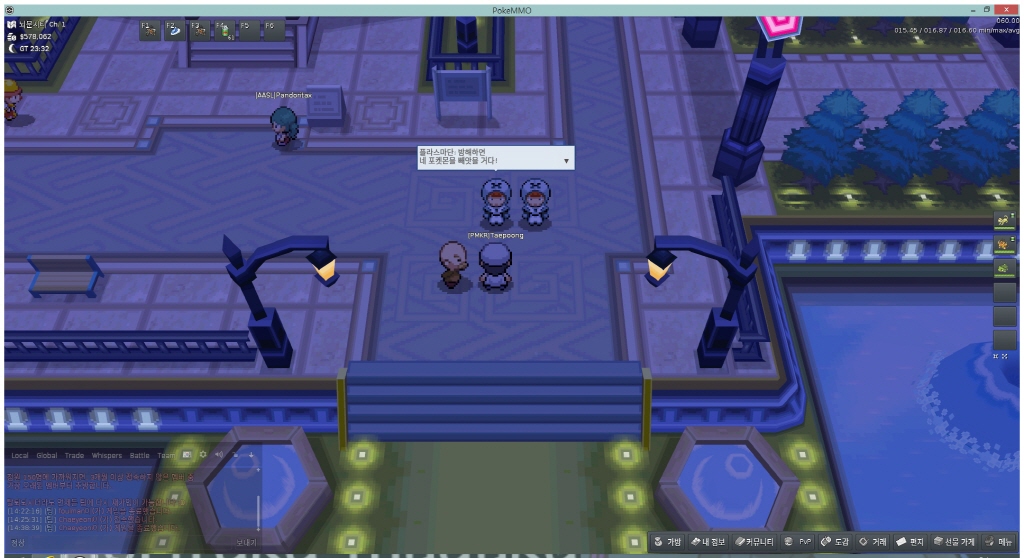Use the F4 hotkey item with 61 count
Screen dimensions: 1024x558
tap(224, 30)
